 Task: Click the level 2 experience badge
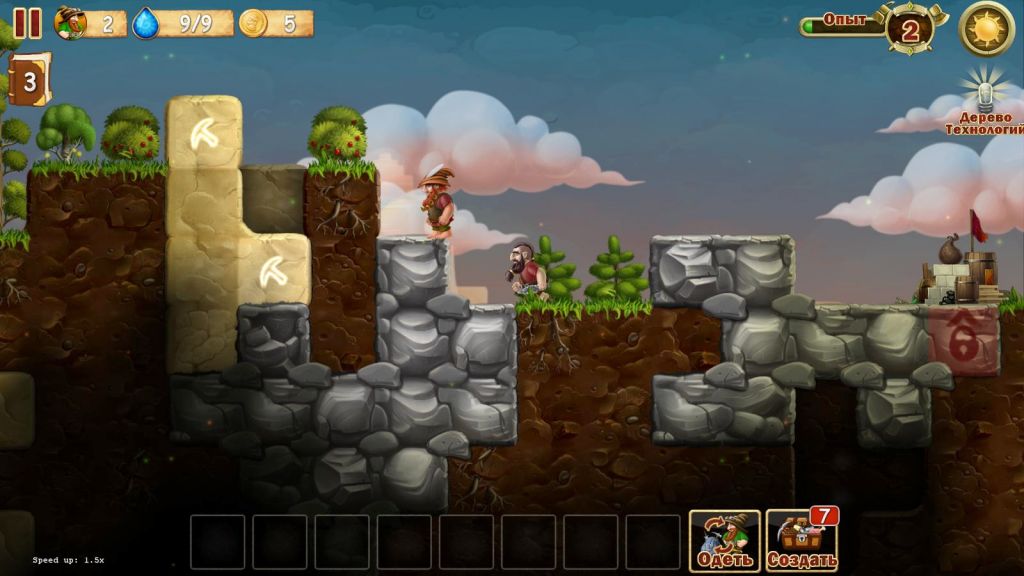coord(910,29)
